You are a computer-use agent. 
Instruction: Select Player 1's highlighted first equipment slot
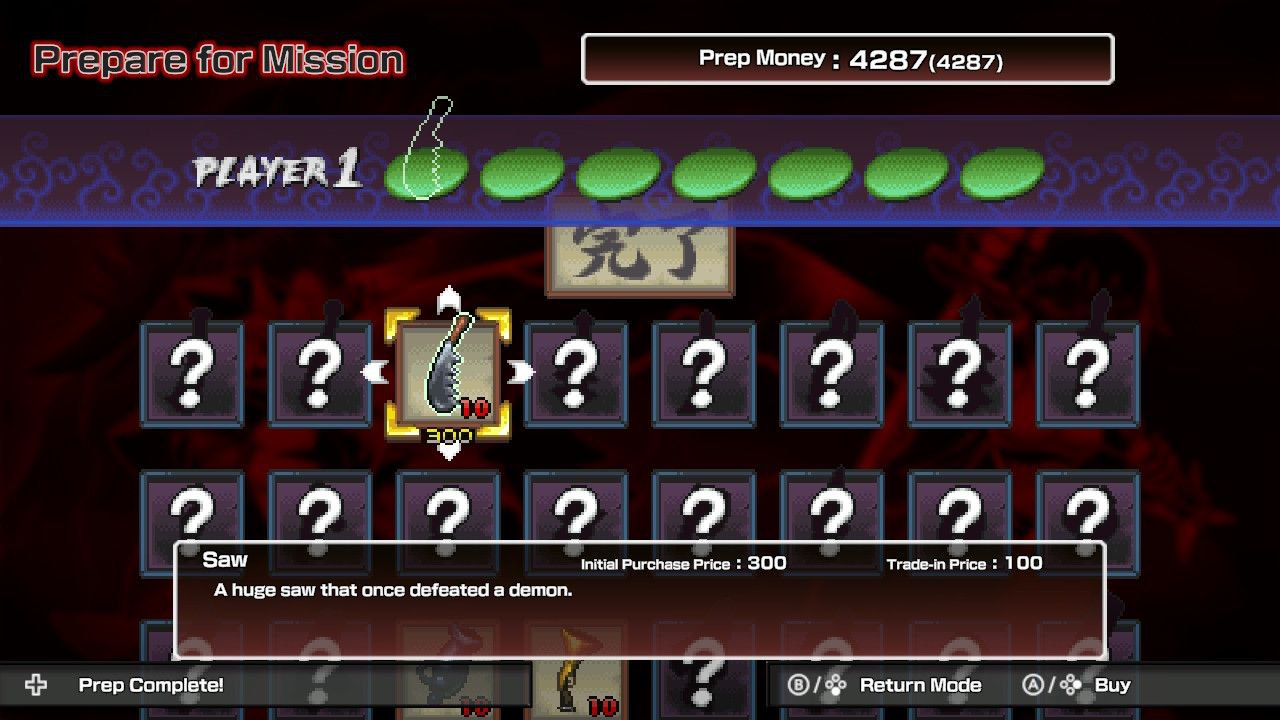[426, 172]
